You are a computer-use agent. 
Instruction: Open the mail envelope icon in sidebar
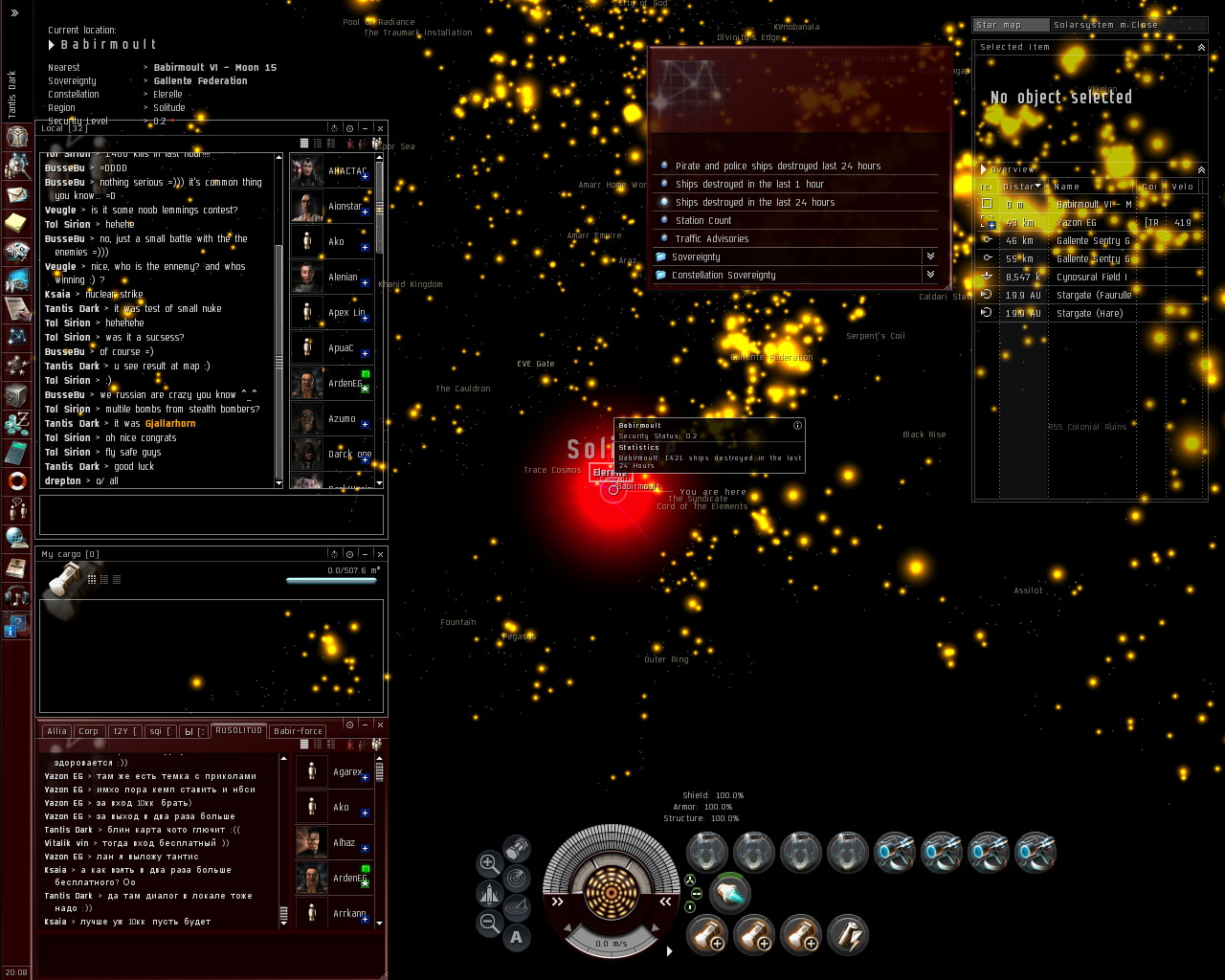click(16, 194)
